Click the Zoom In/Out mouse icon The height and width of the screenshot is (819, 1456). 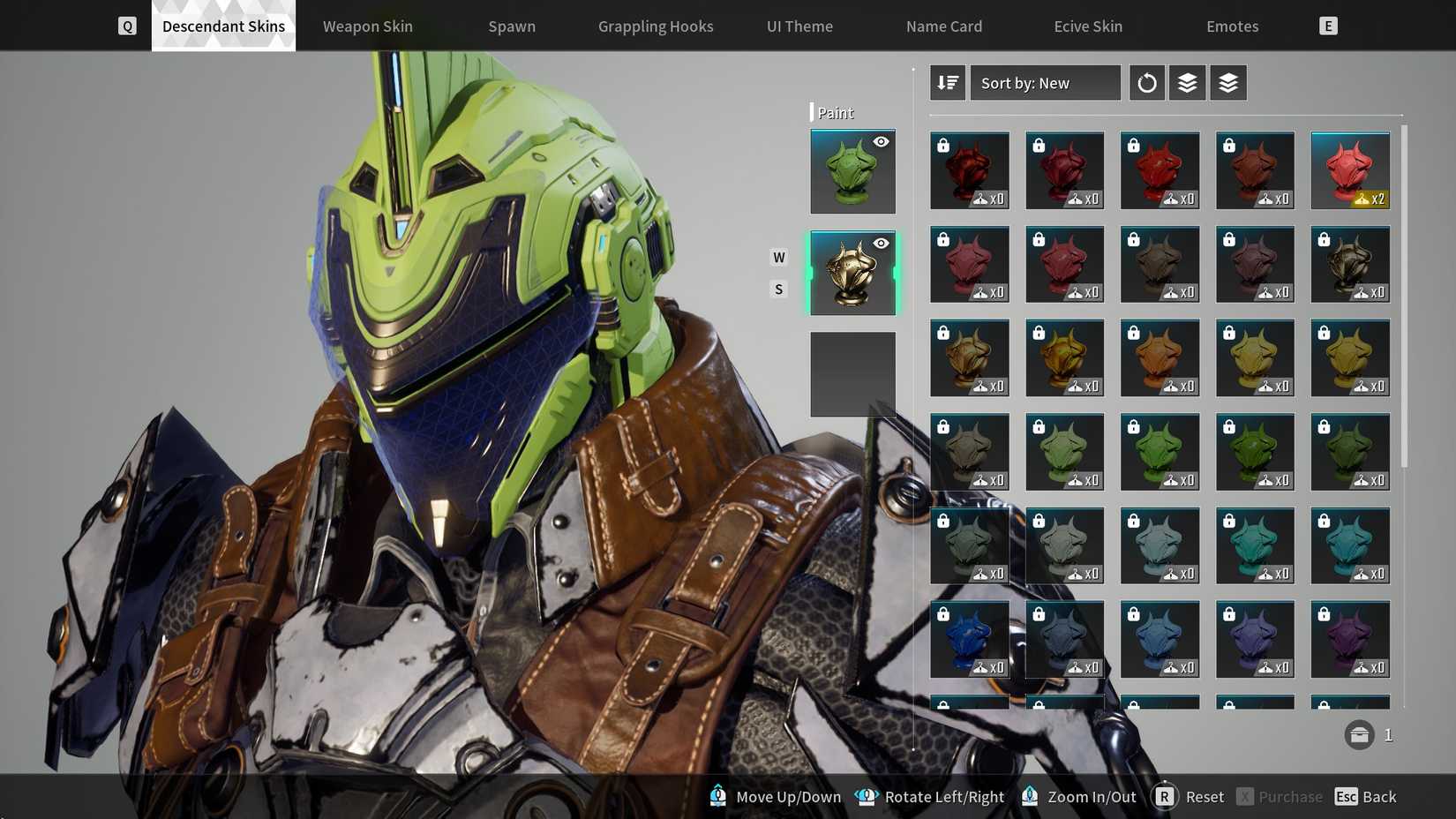pyautogui.click(x=1029, y=796)
